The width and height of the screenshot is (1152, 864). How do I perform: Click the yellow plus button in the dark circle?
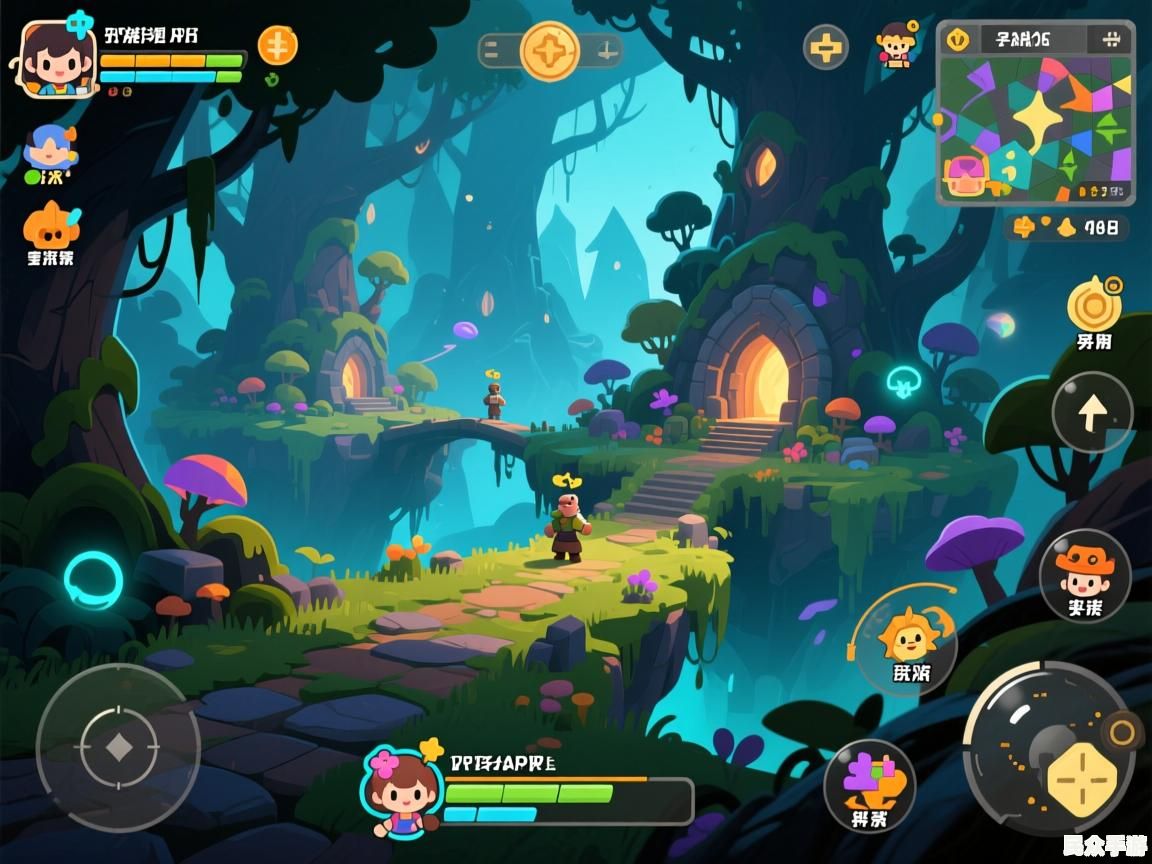tap(826, 47)
